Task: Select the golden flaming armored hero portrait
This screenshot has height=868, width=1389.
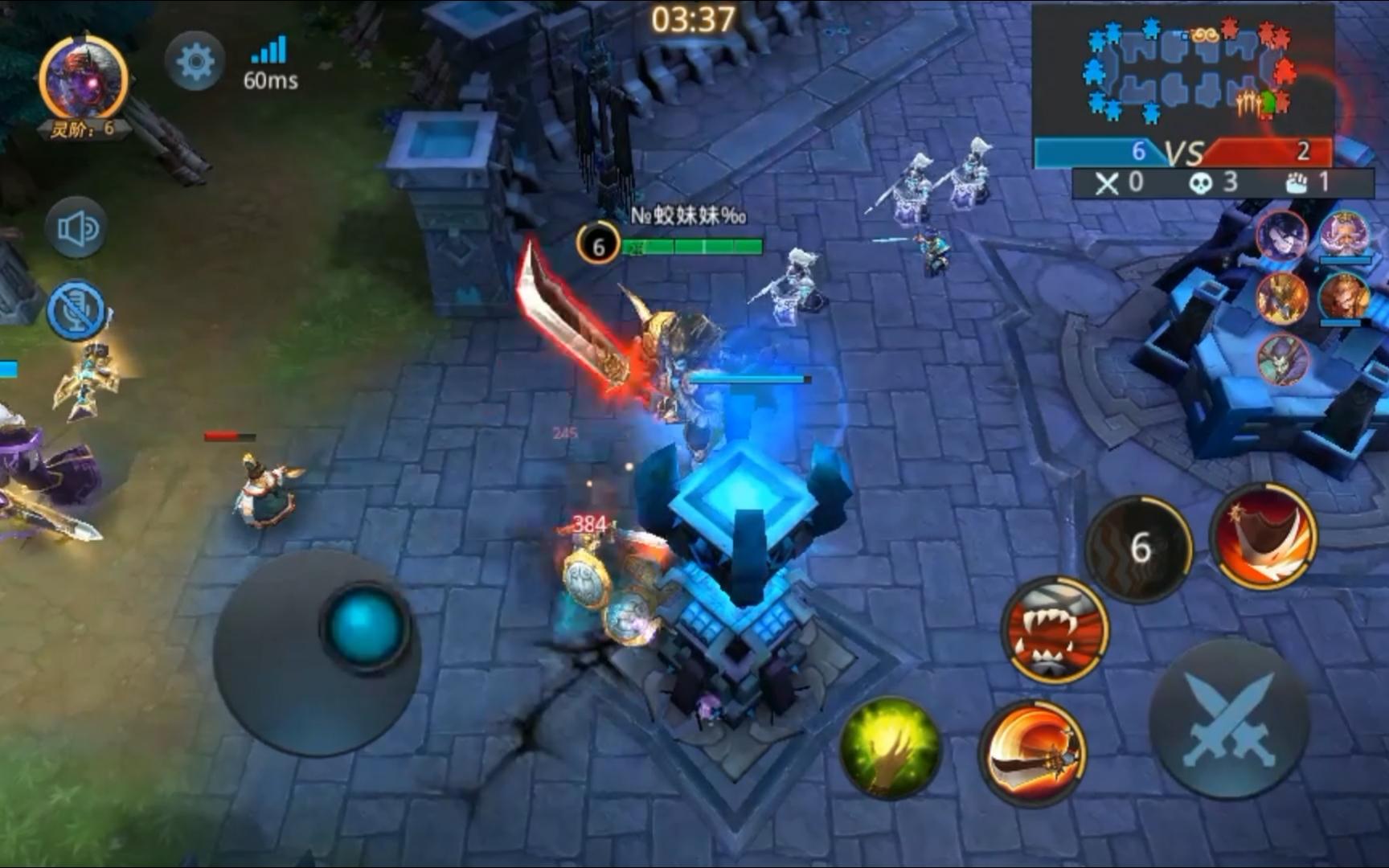Action: pos(1282,297)
